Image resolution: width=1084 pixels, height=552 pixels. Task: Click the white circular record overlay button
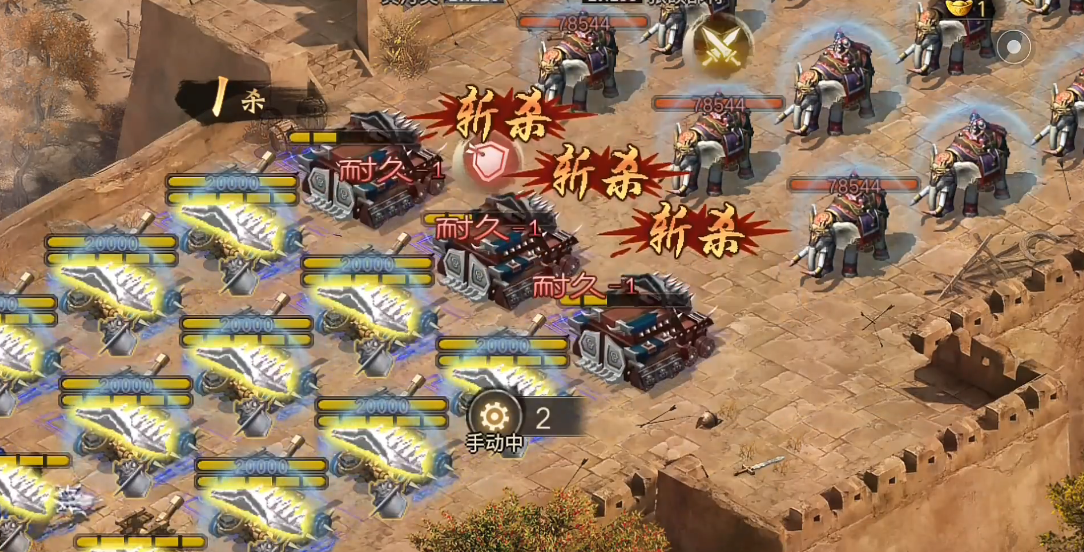tap(1013, 46)
